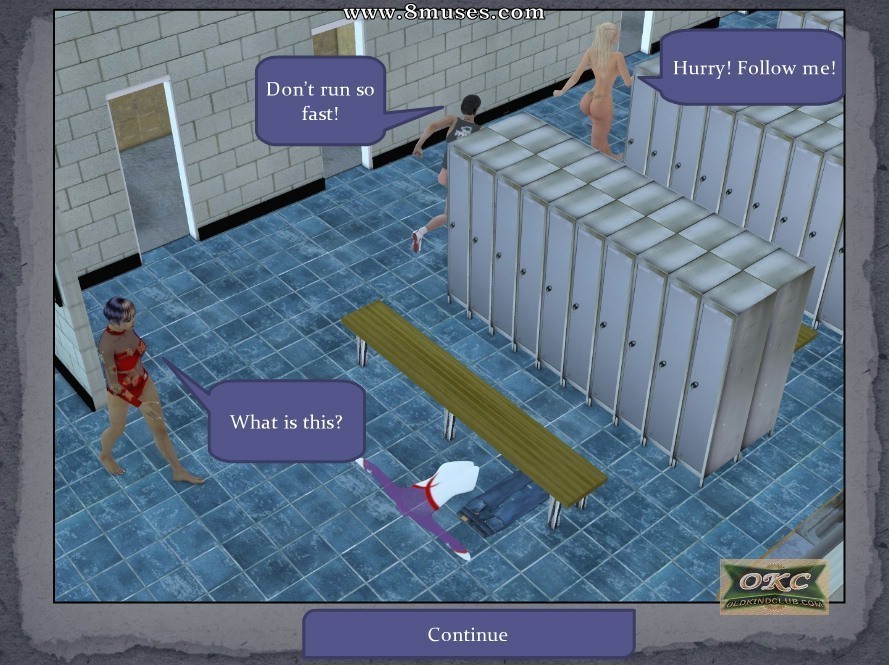Click the Continue button
The width and height of the screenshot is (889, 665).
tap(468, 634)
